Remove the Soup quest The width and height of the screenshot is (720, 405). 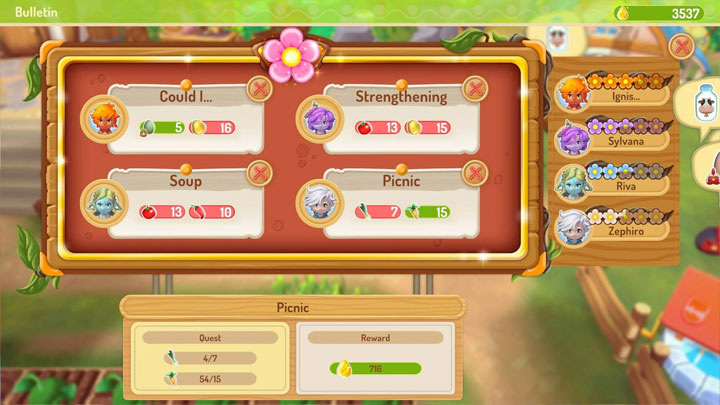(x=259, y=173)
